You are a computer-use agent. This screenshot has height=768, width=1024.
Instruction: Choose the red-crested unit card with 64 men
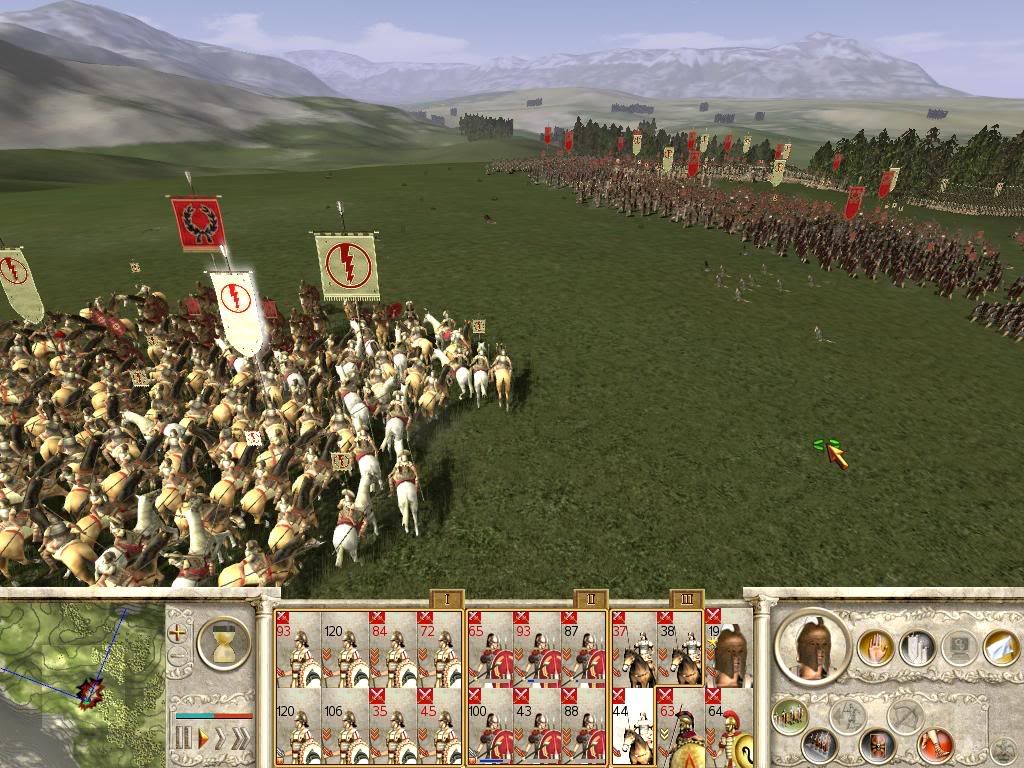(729, 726)
